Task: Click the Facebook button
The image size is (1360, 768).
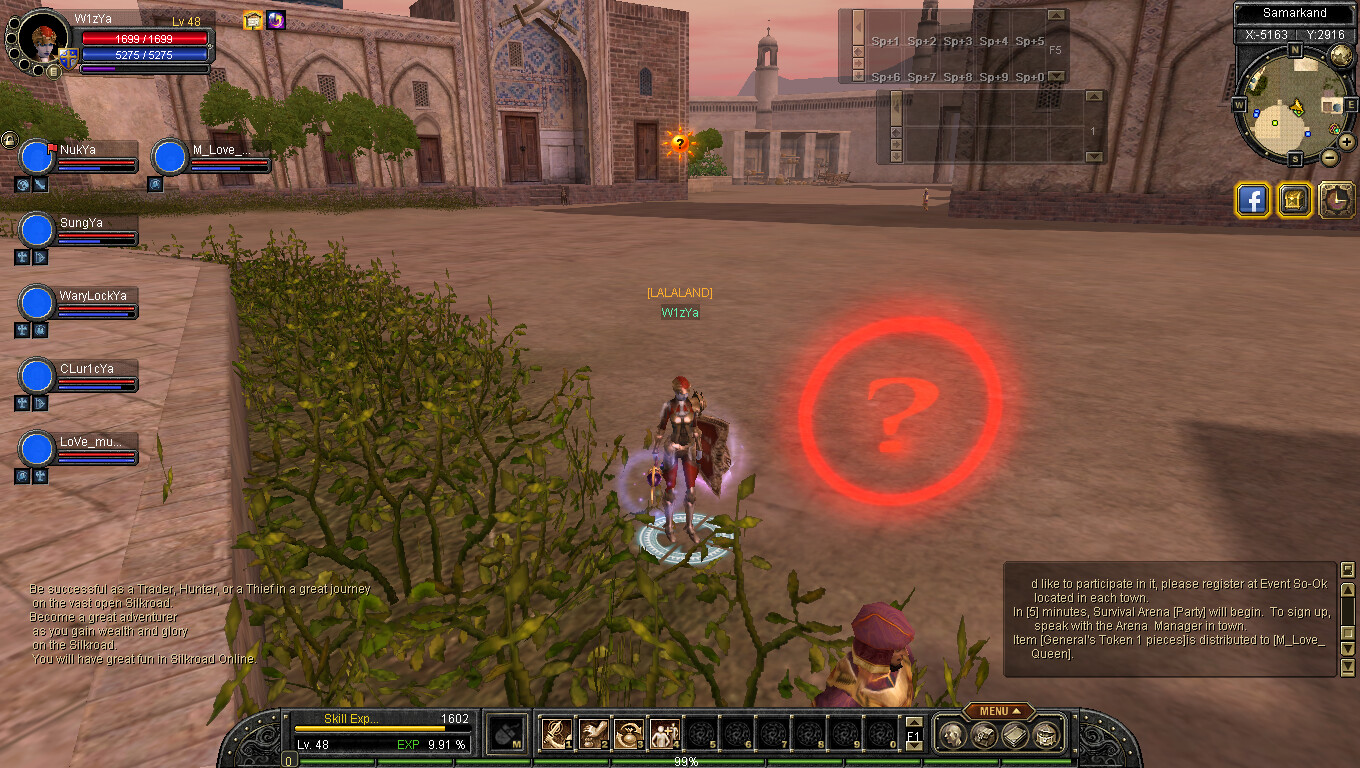Action: 1253,200
